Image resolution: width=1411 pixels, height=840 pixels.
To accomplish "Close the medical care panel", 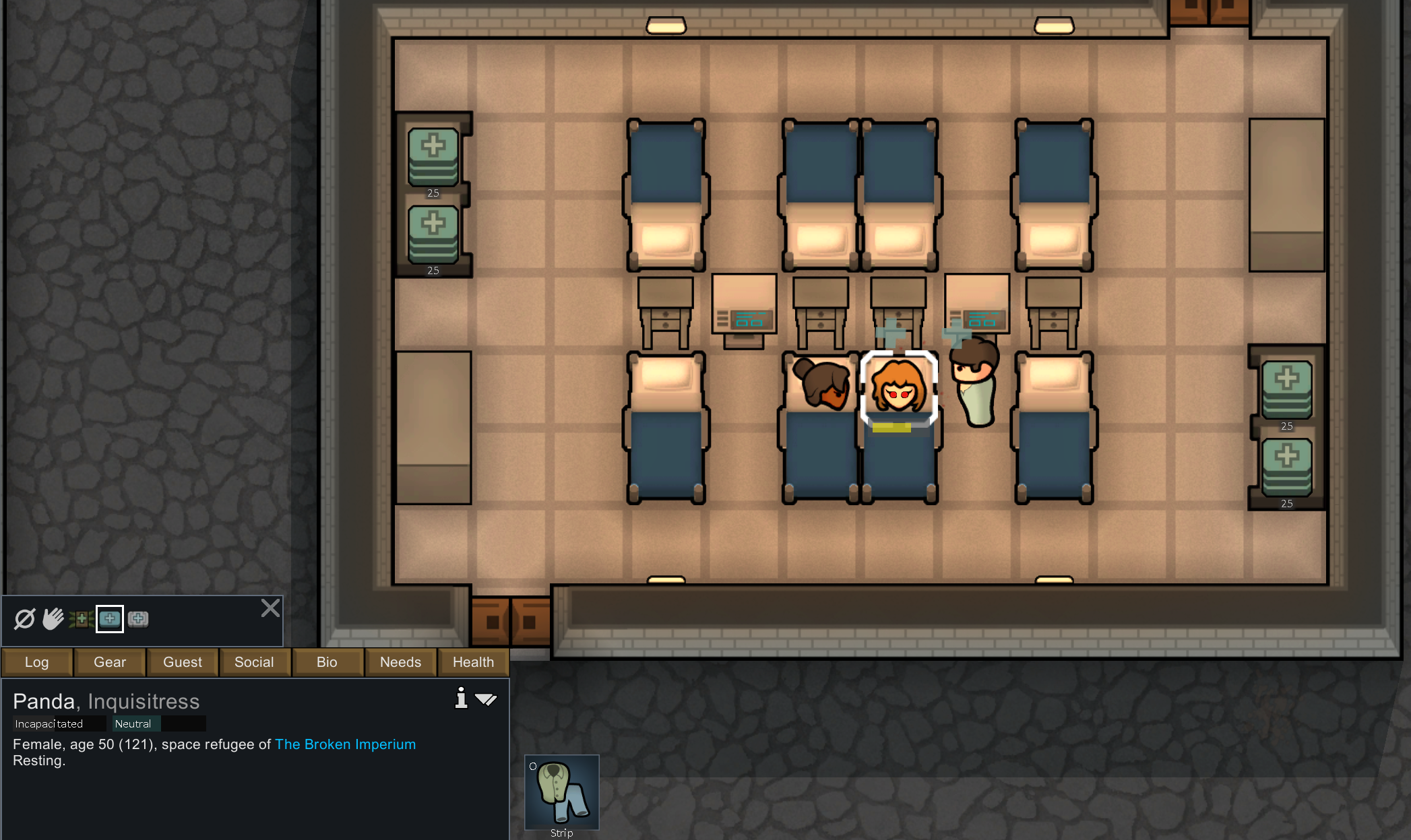I will [270, 608].
